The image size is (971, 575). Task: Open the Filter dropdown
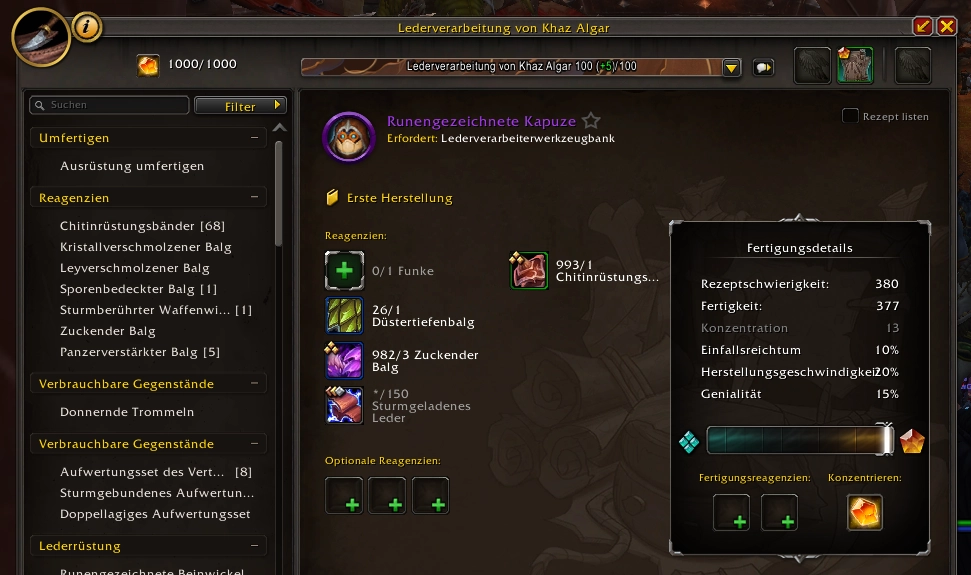(240, 105)
